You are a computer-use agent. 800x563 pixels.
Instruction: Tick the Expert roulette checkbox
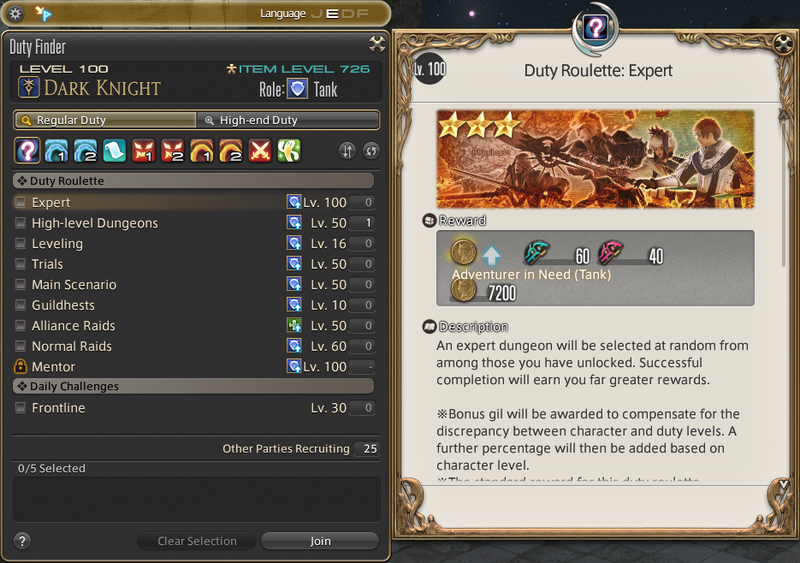20,203
